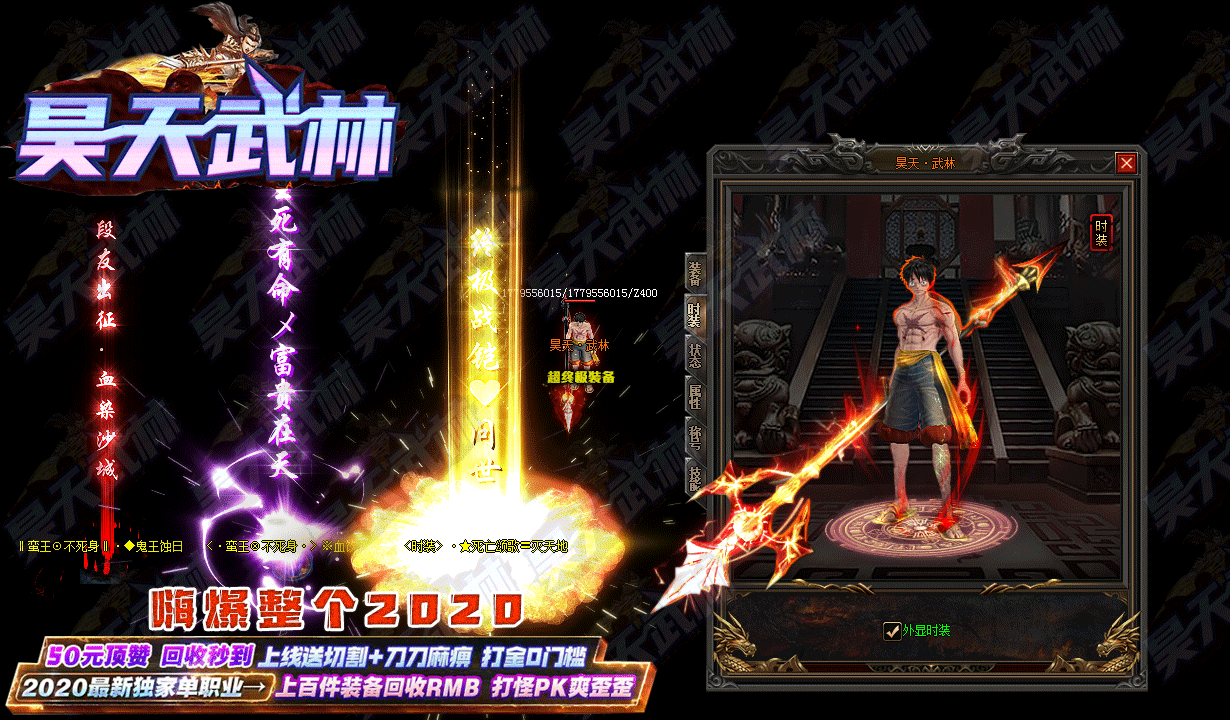Toggle the 外显时装 checkbox

tap(893, 631)
